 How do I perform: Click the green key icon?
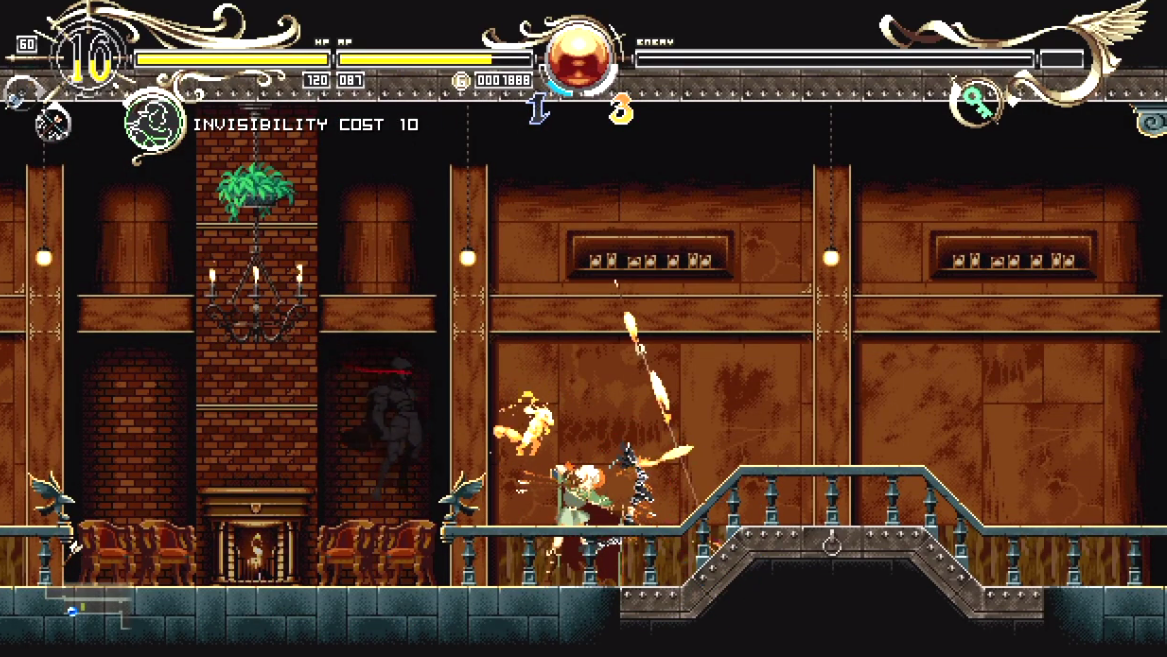(974, 101)
